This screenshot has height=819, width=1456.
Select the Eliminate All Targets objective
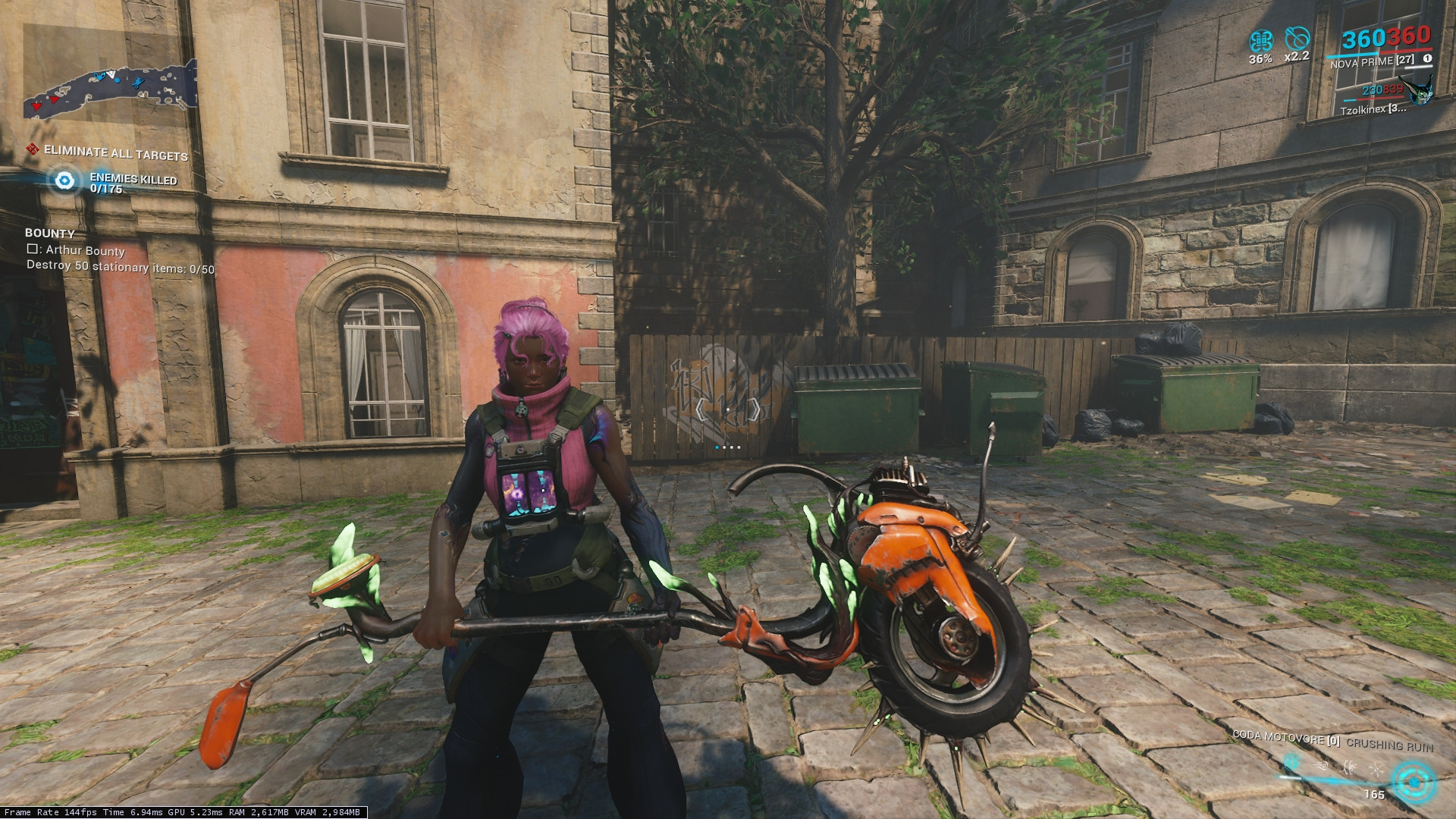pyautogui.click(x=115, y=153)
